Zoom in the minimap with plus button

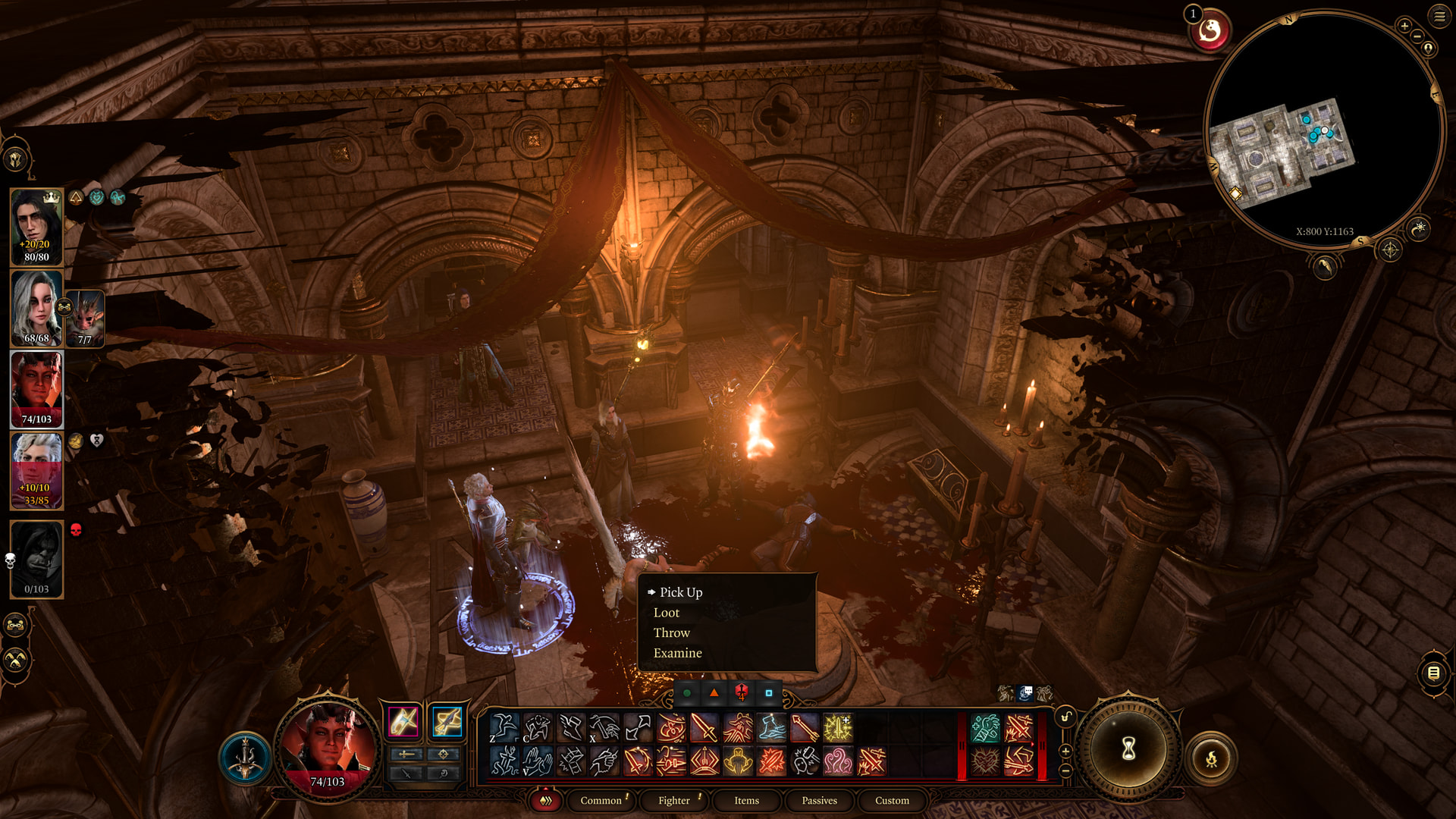pyautogui.click(x=1404, y=26)
